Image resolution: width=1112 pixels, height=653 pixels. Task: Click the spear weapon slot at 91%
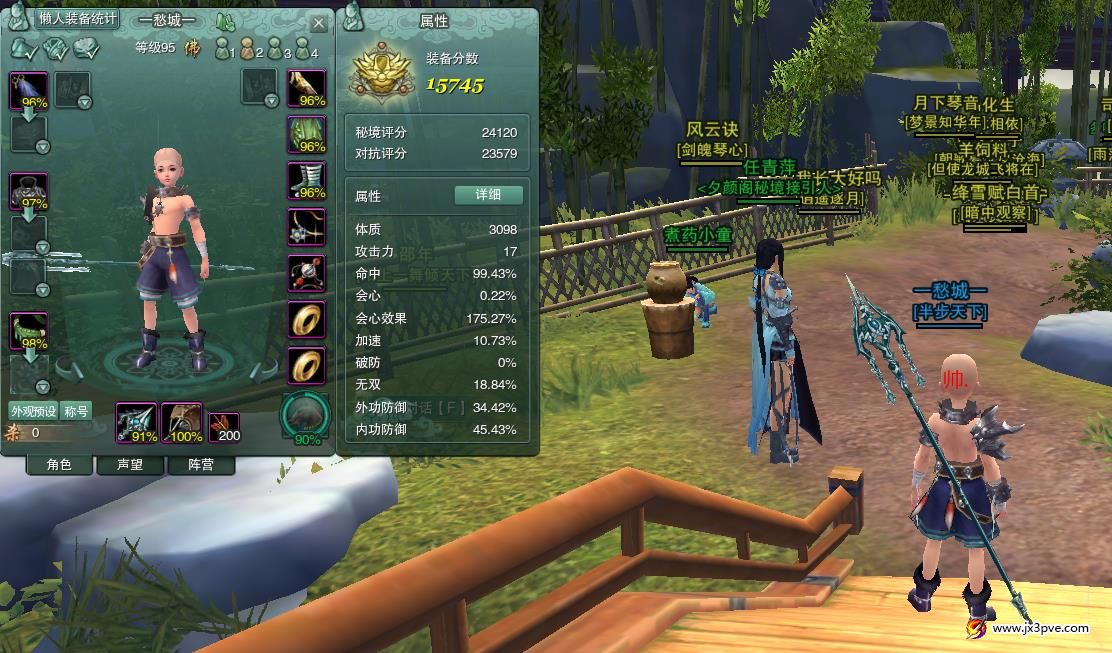[136, 422]
